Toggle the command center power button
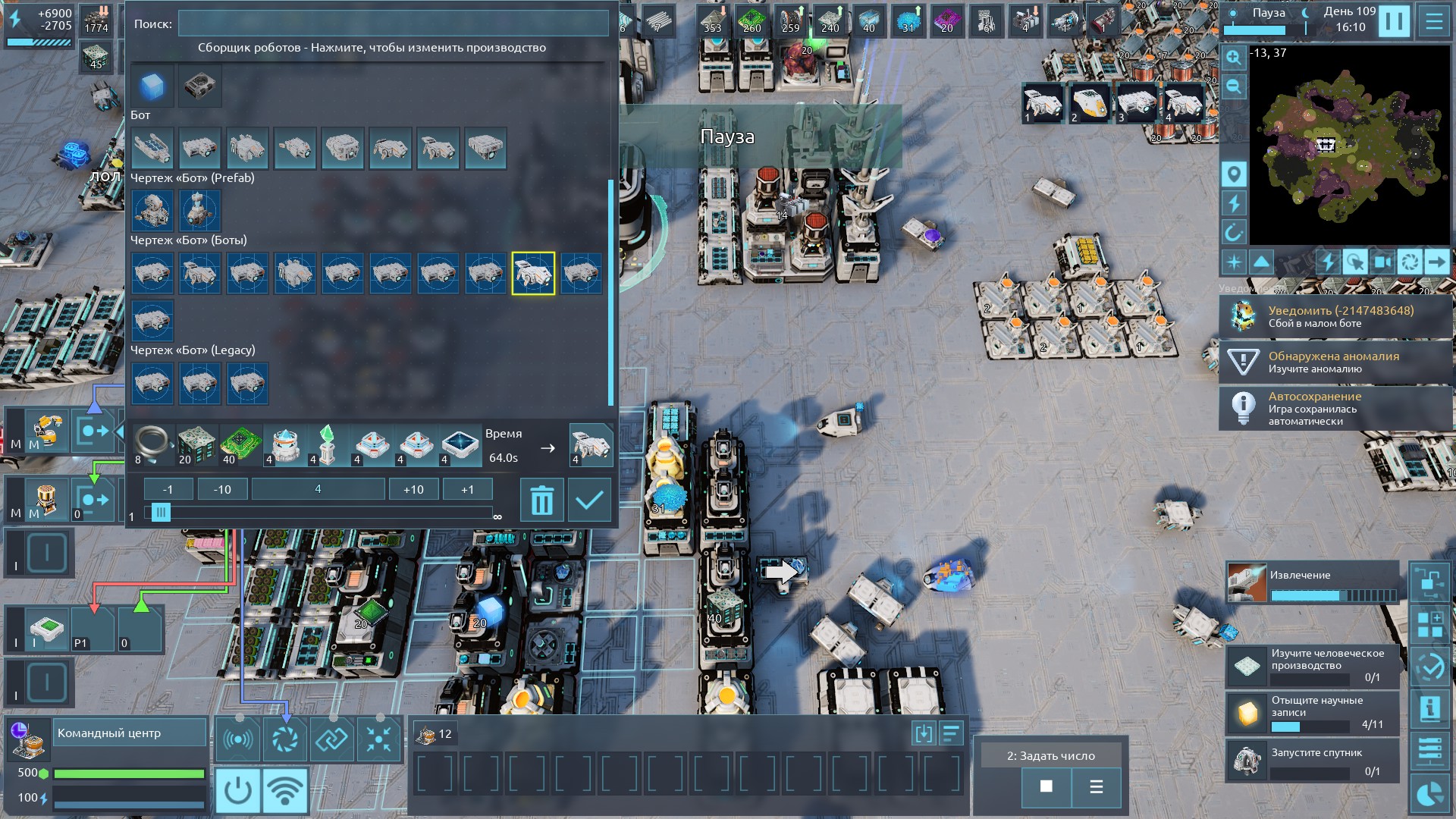The height and width of the screenshot is (819, 1456). pyautogui.click(x=237, y=789)
